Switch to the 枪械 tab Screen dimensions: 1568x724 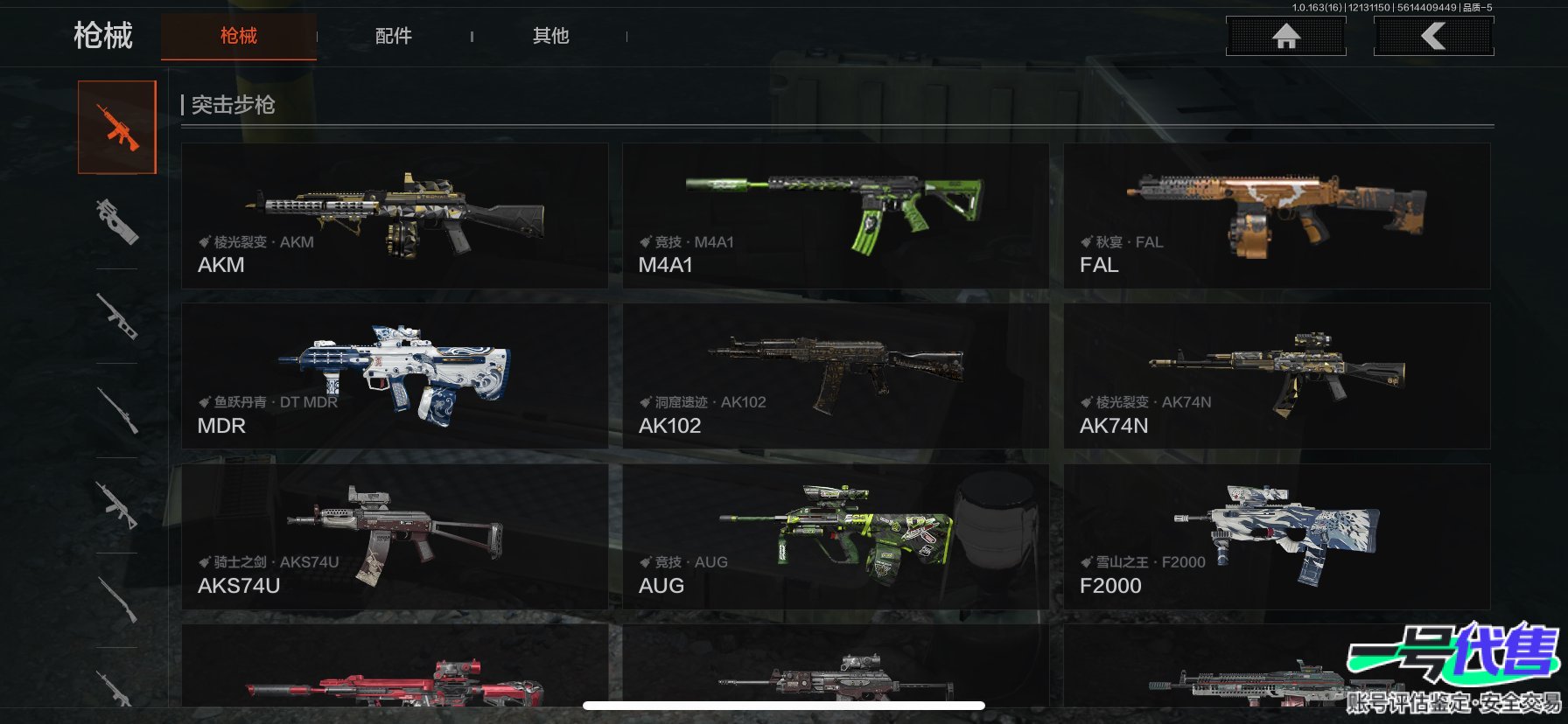point(238,36)
